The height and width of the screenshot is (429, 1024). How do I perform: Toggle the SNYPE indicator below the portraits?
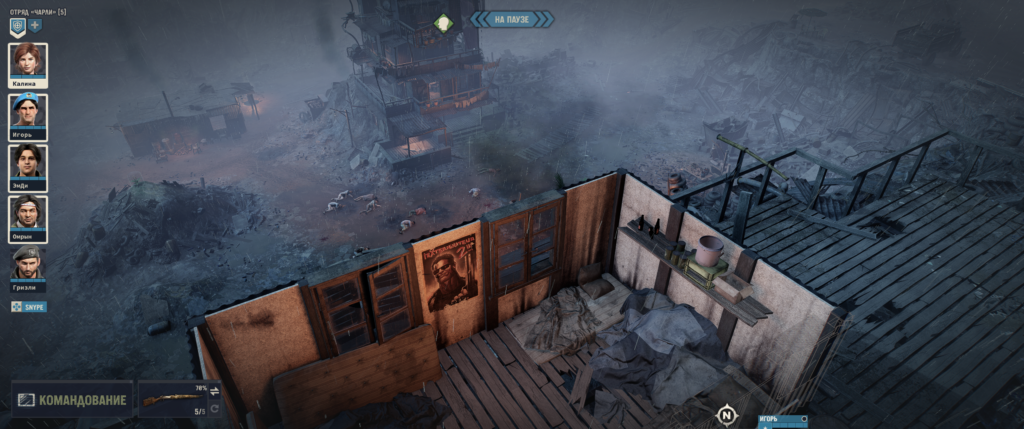click(29, 306)
